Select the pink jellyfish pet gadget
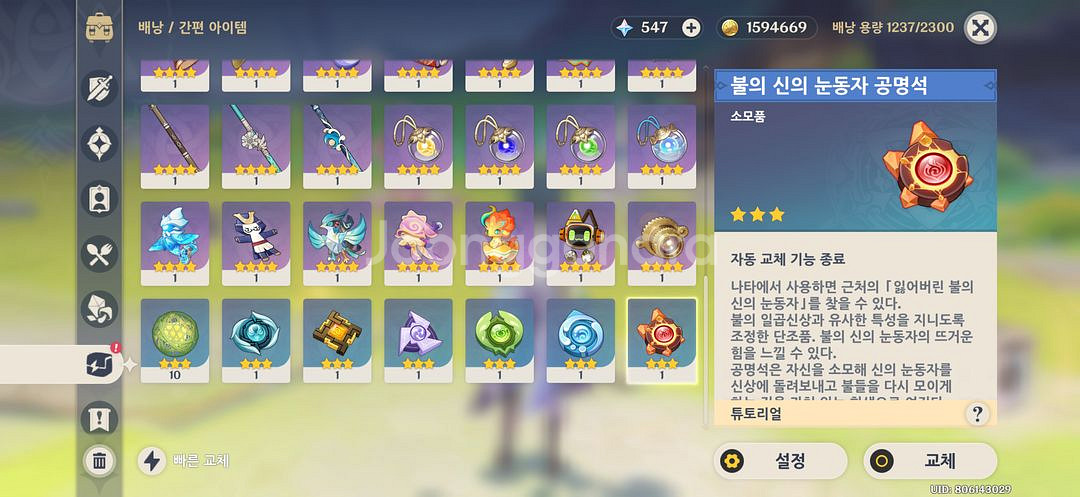This screenshot has height=497, width=1080. tap(418, 241)
